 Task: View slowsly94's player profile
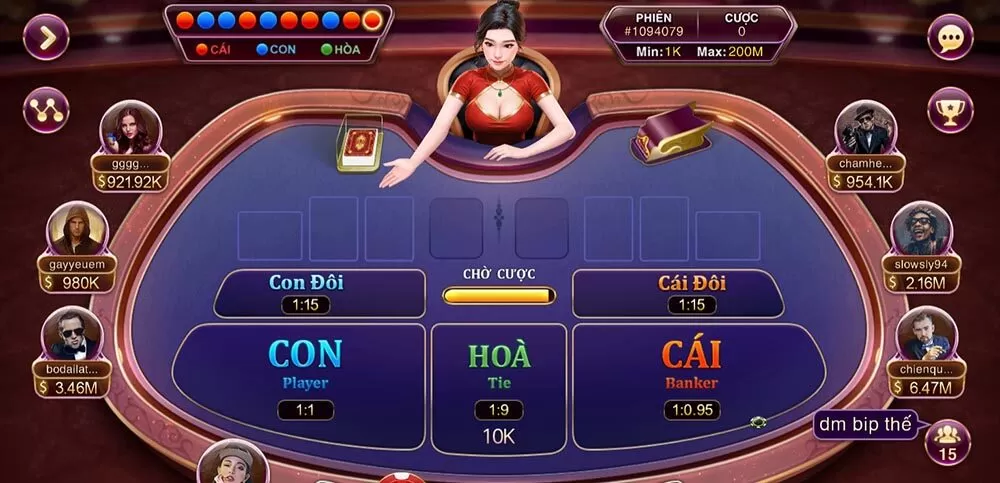click(x=920, y=231)
